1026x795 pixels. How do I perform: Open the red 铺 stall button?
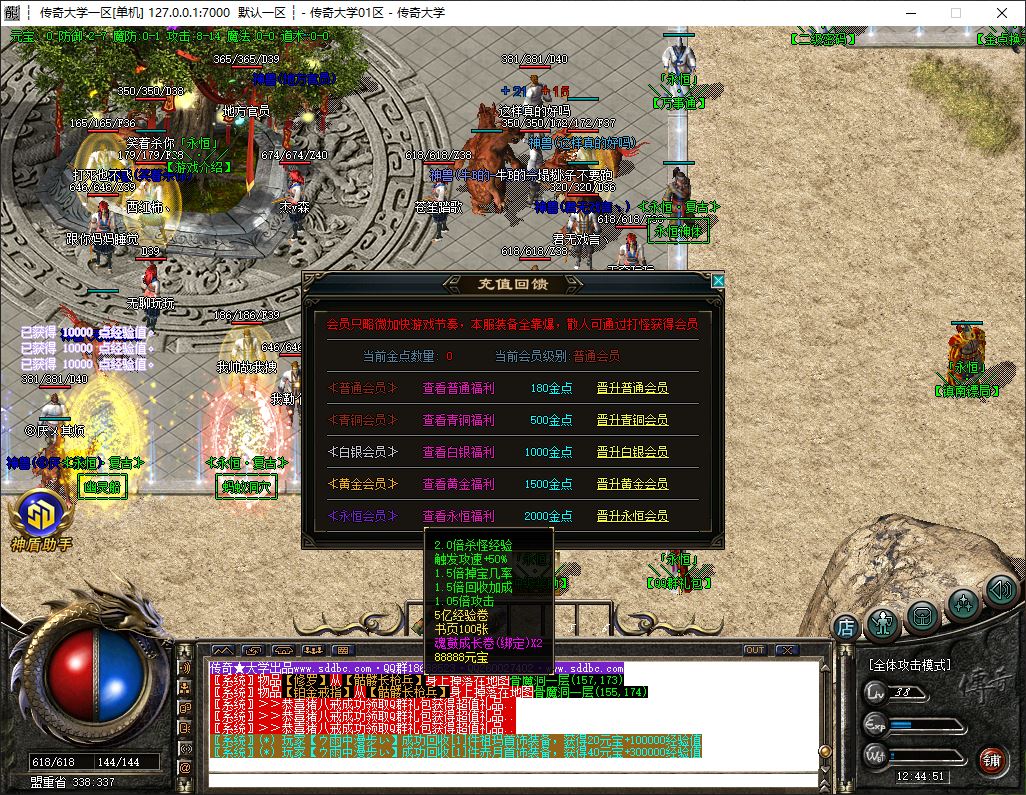click(991, 758)
